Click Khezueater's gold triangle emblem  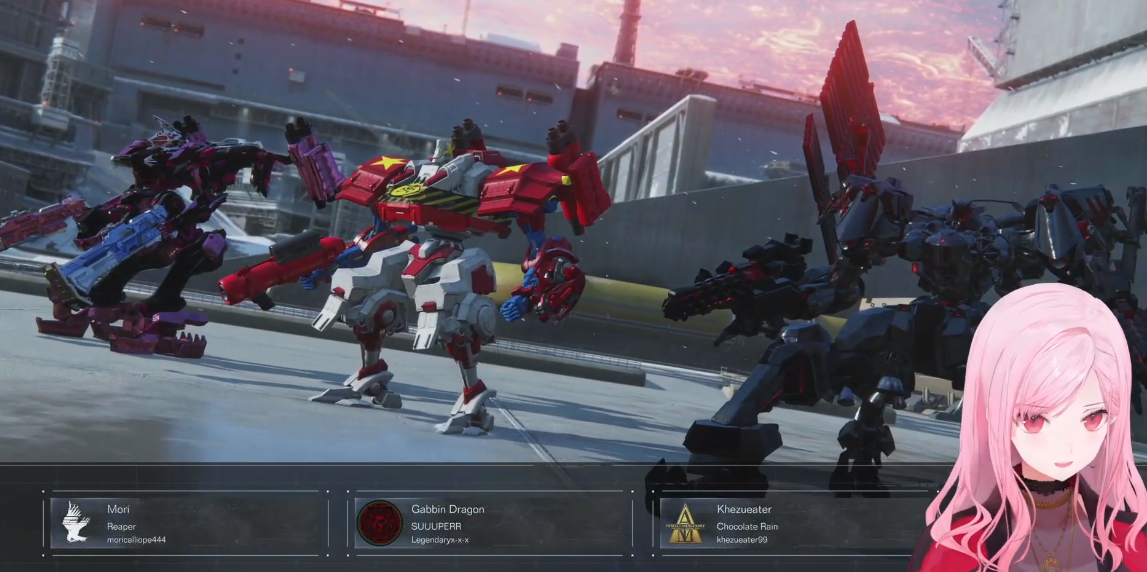[685, 523]
